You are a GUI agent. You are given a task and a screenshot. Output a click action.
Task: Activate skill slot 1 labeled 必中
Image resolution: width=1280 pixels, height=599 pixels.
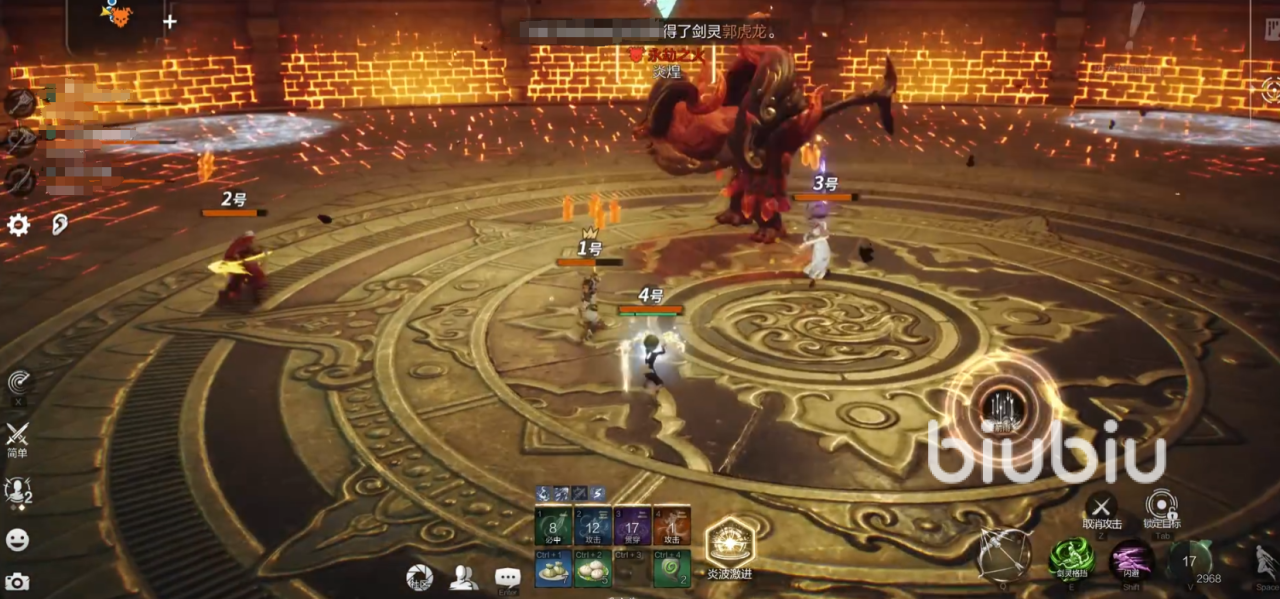552,526
